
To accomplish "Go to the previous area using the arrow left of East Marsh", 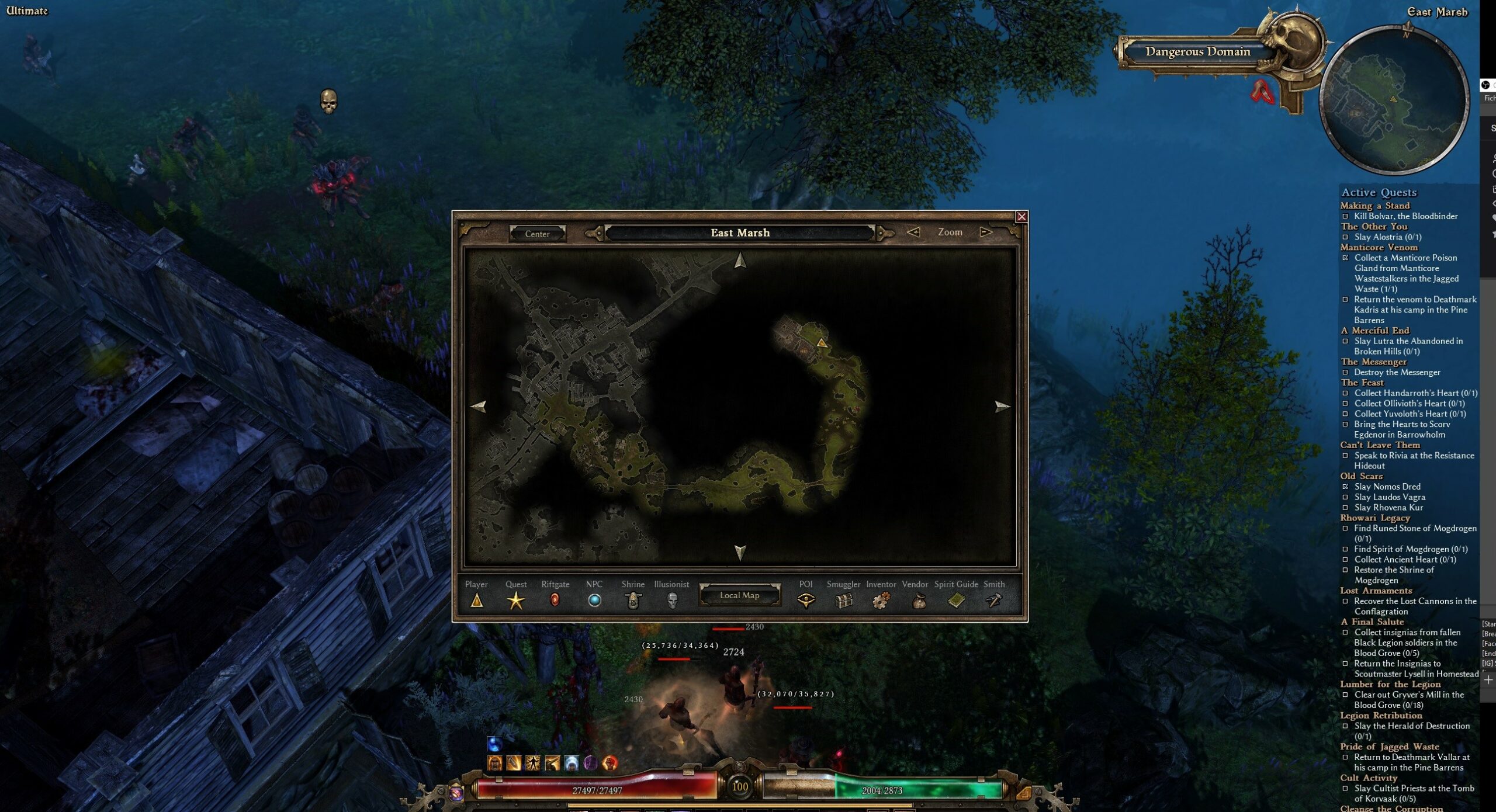I will tap(594, 234).
